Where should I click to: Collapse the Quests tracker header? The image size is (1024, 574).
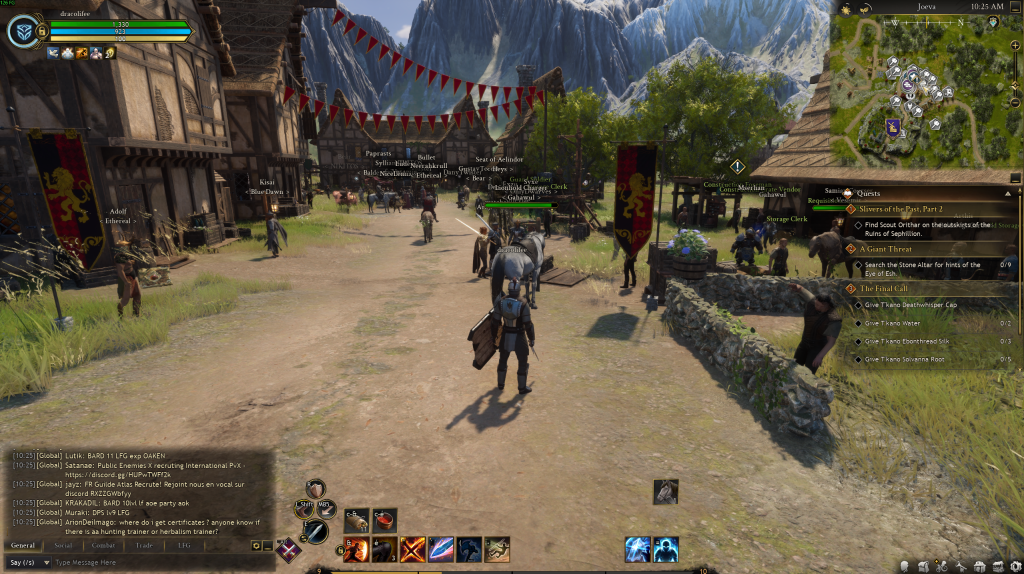coord(1007,193)
